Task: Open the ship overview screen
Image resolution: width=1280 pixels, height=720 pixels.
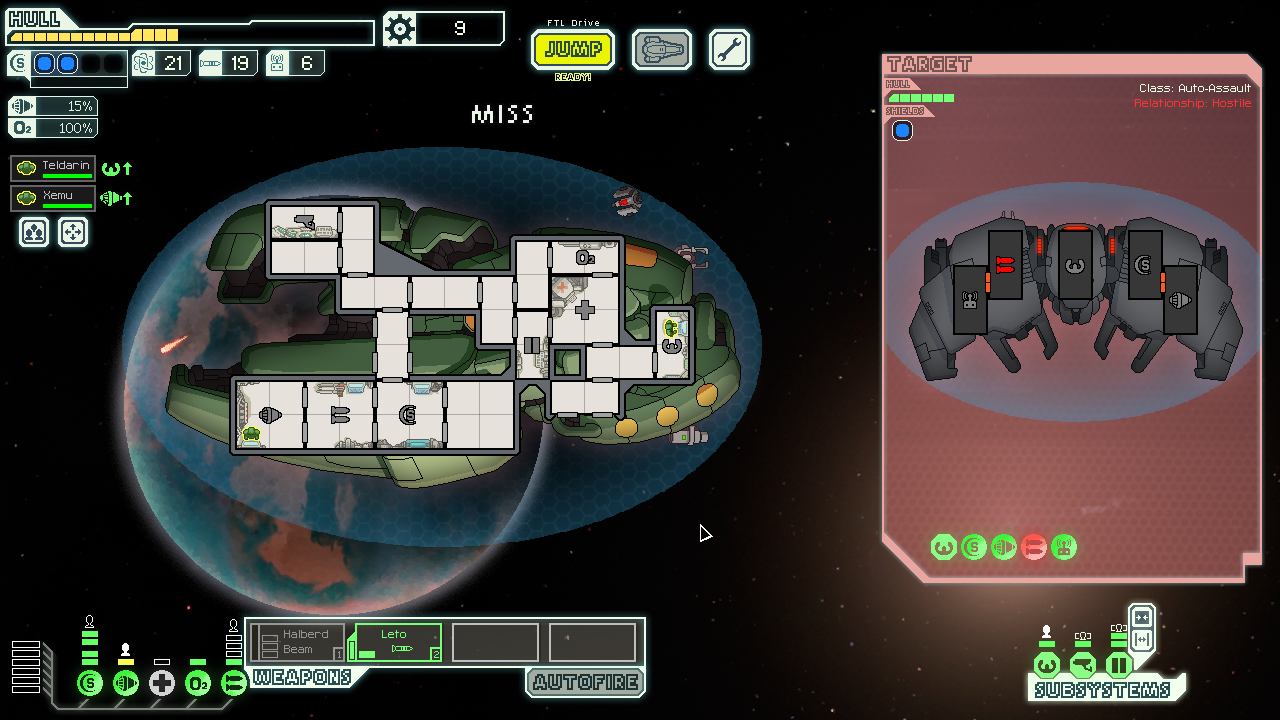Action: coord(662,49)
